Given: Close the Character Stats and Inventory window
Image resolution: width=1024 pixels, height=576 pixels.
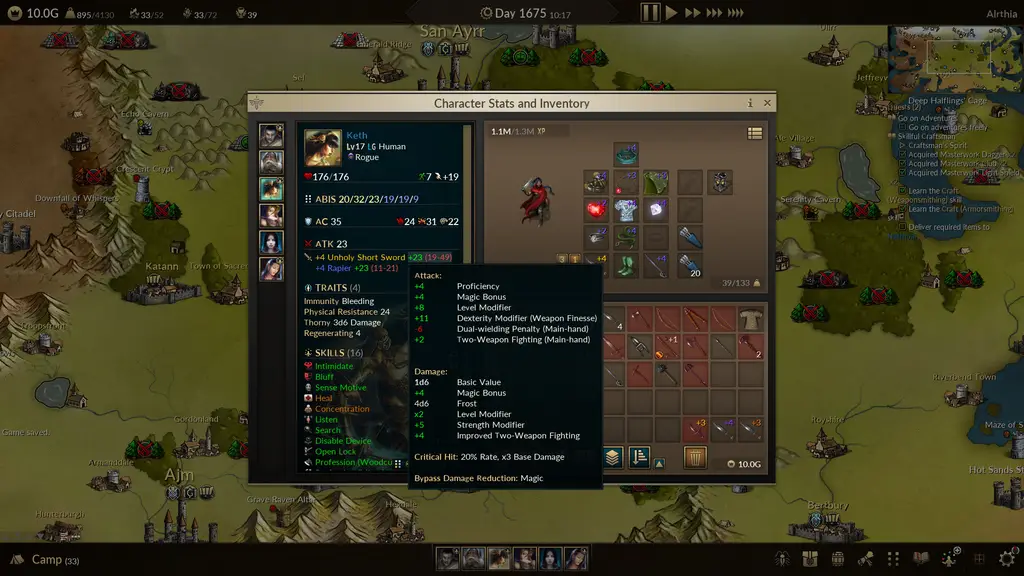Looking at the screenshot, I should (x=767, y=103).
